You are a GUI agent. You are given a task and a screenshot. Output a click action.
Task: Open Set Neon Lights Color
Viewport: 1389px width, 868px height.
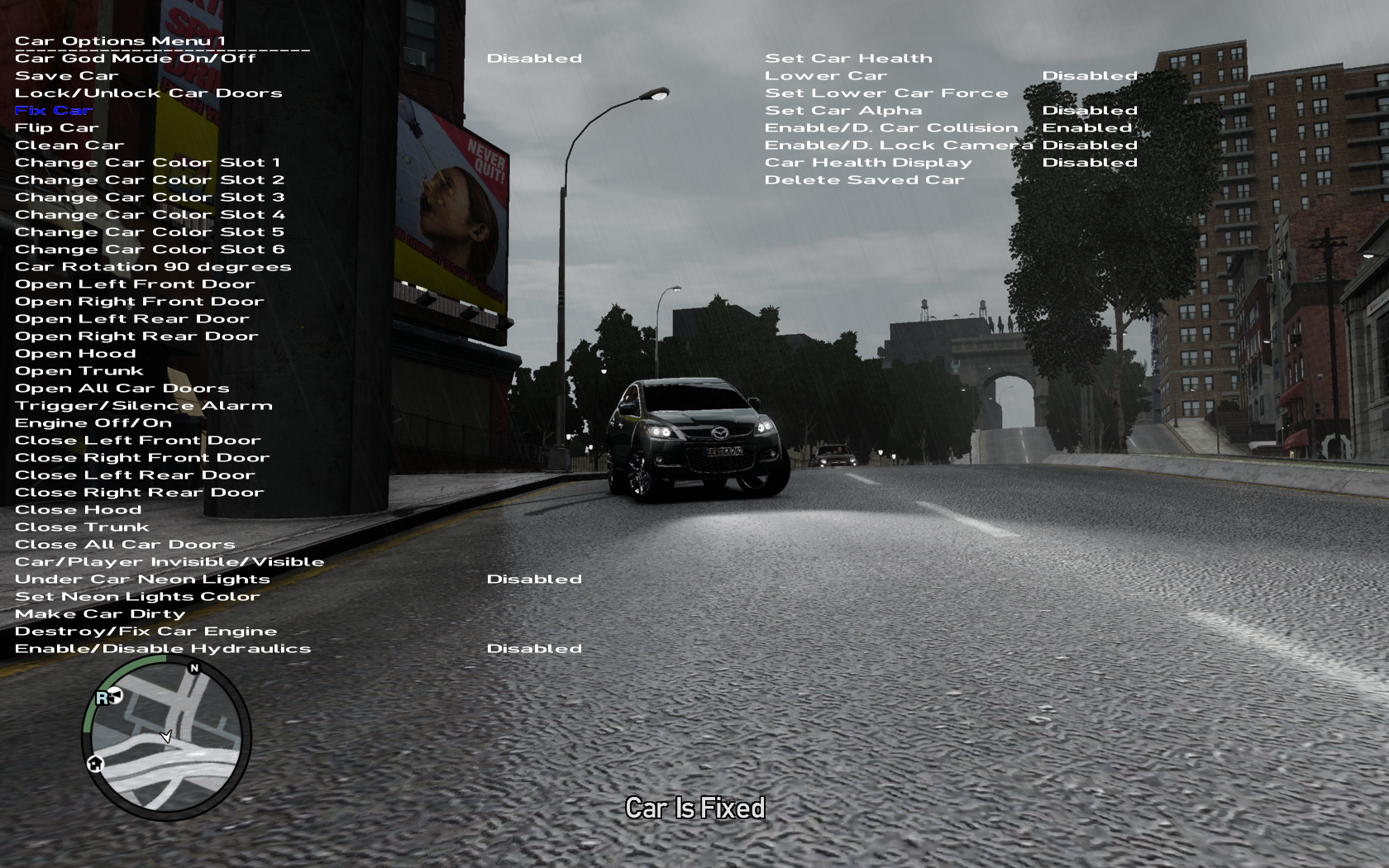click(137, 597)
